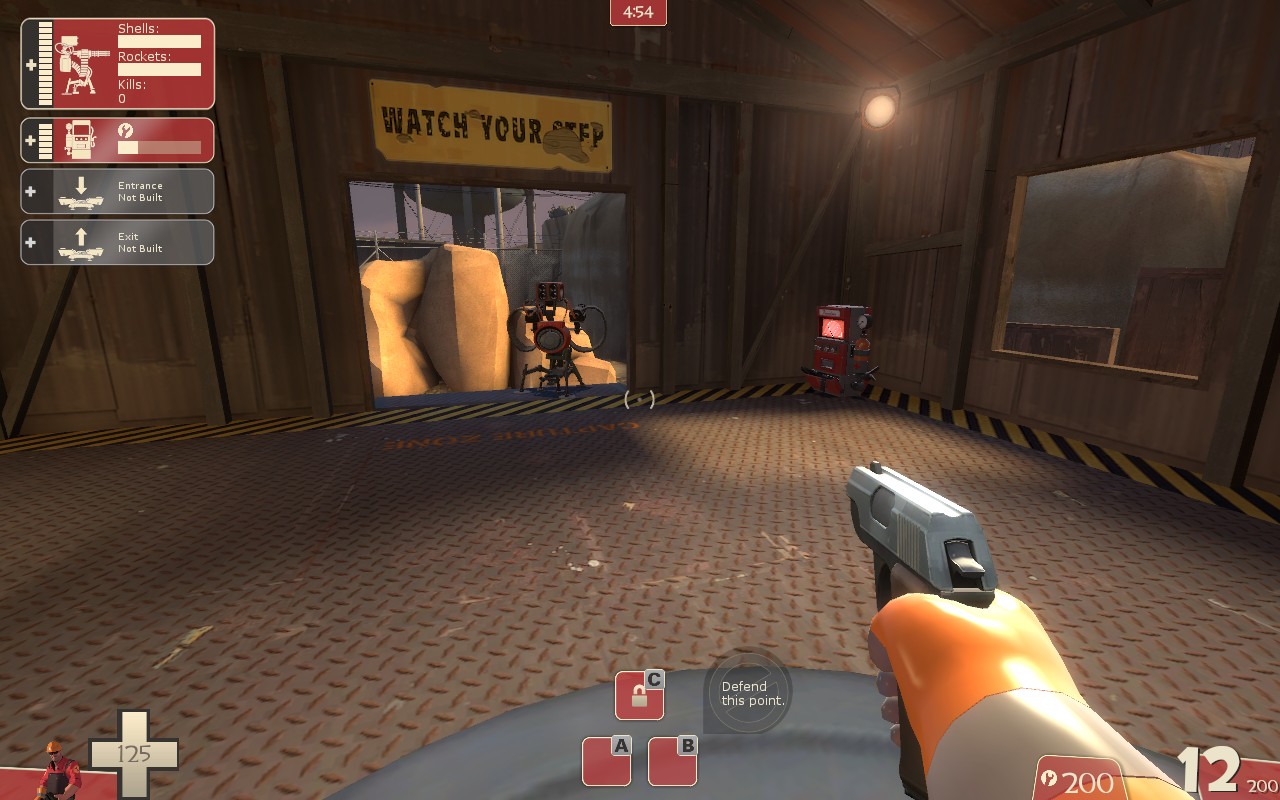Click the Teleporter Entrance Not Built panel
The image size is (1280, 800).
(x=117, y=191)
